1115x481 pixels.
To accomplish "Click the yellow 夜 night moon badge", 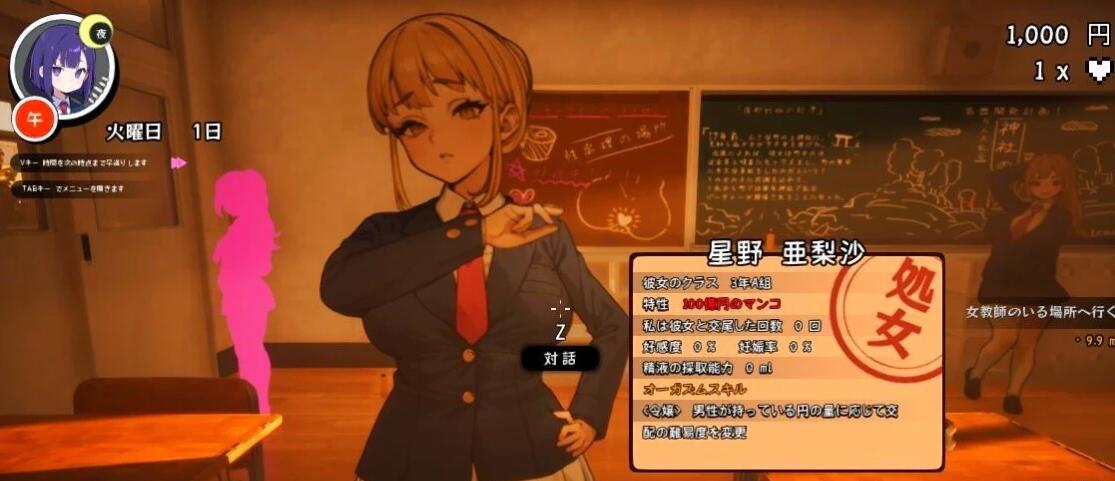I will pyautogui.click(x=99, y=32).
